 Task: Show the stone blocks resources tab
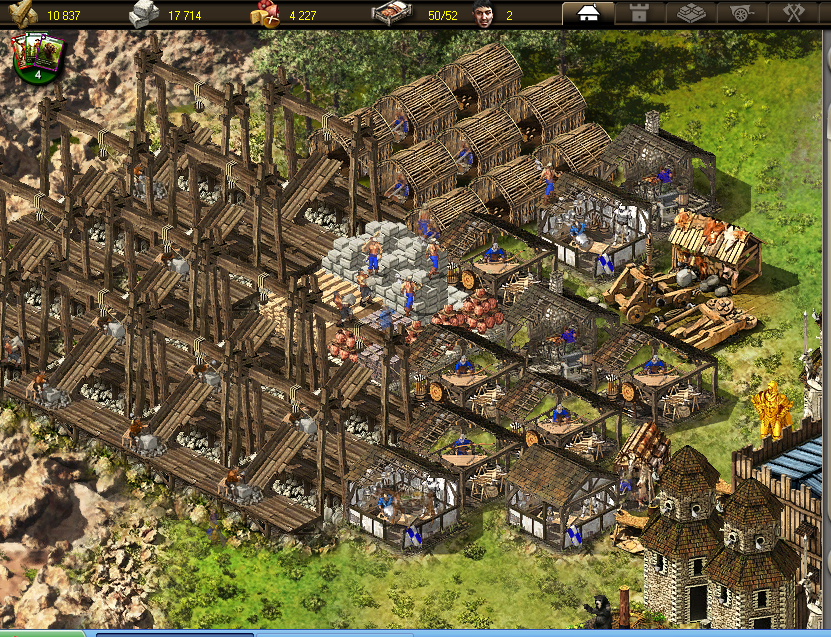[691, 14]
